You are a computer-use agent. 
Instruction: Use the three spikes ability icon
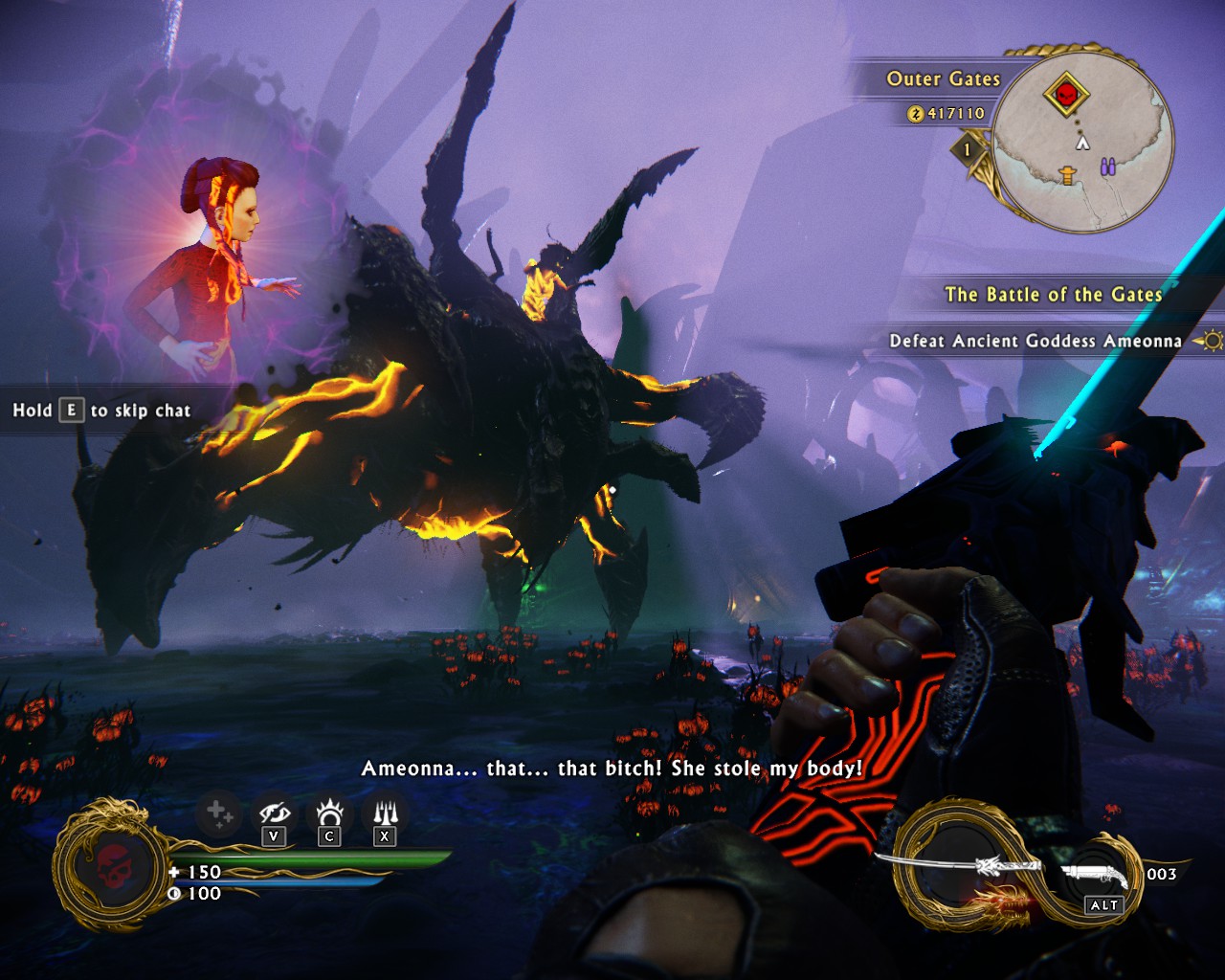[x=385, y=815]
